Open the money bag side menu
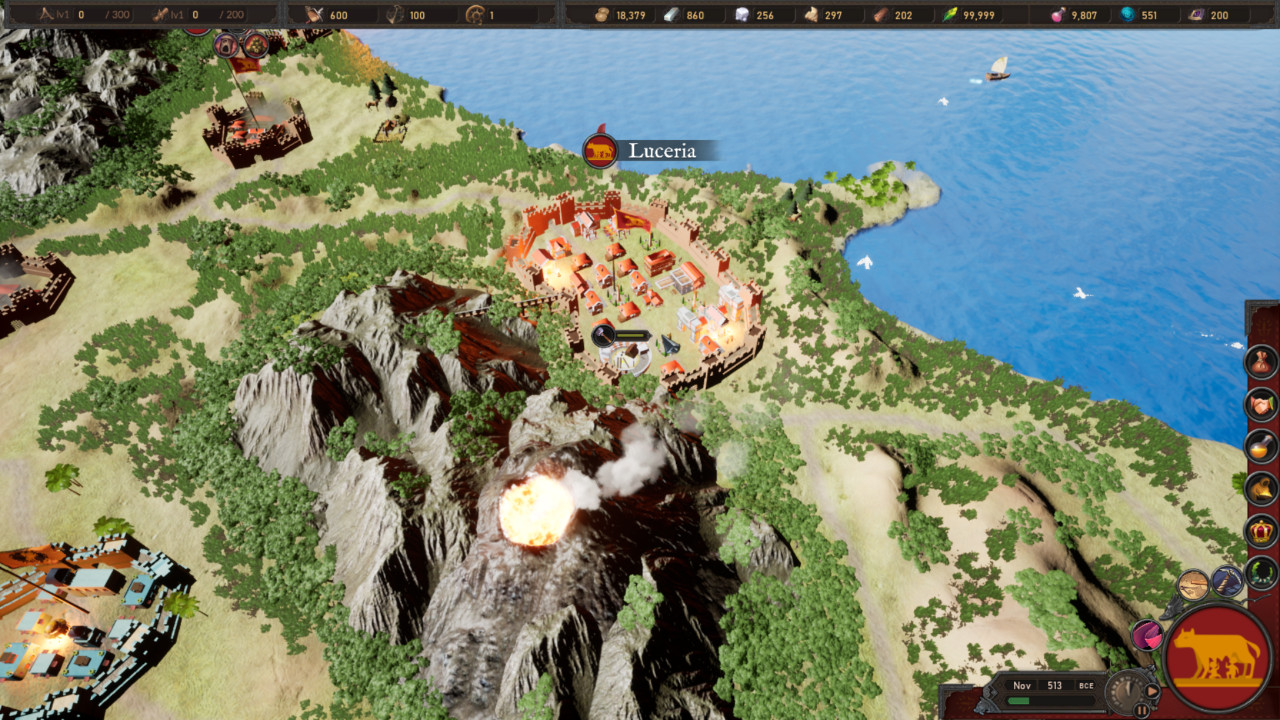The height and width of the screenshot is (720, 1280). 1261,361
